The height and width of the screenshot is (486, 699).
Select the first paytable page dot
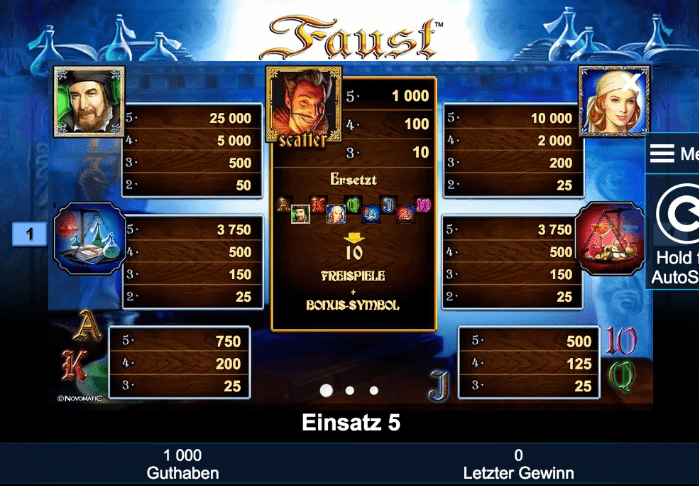pyautogui.click(x=325, y=390)
